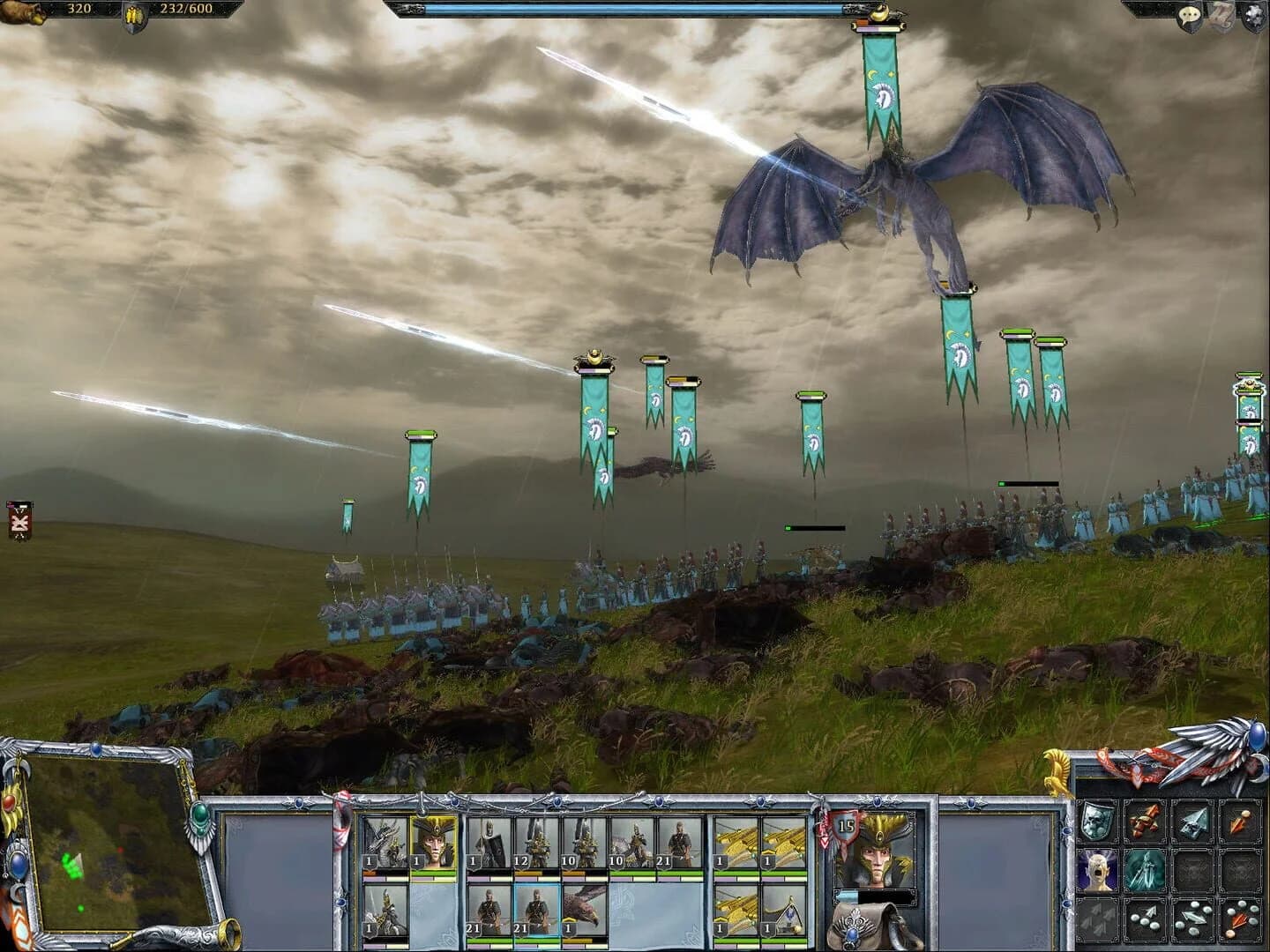Activate the pale face spell icon
Image resolution: width=1270 pixels, height=952 pixels.
click(x=1096, y=872)
